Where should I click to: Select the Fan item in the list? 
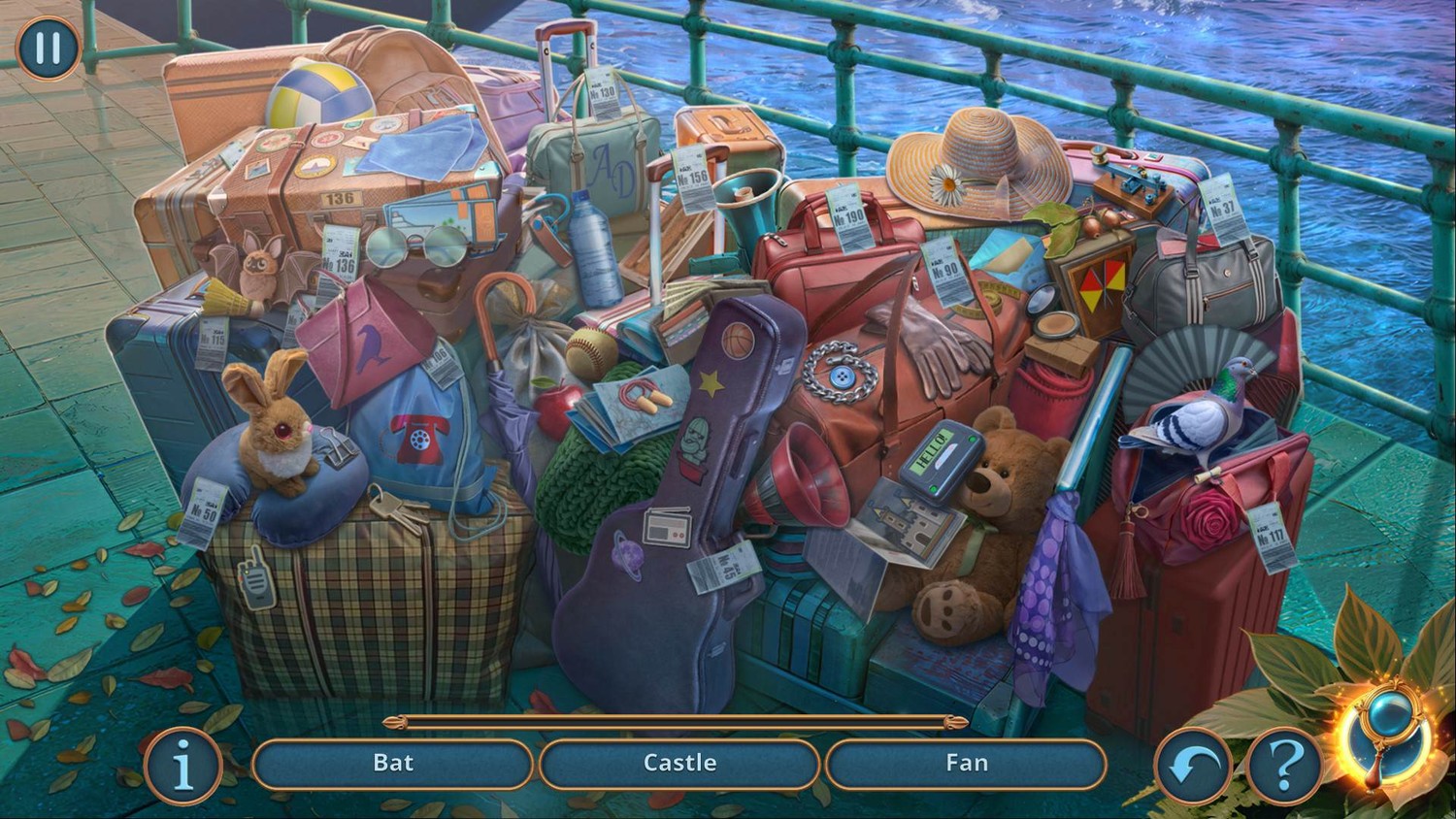tap(966, 764)
